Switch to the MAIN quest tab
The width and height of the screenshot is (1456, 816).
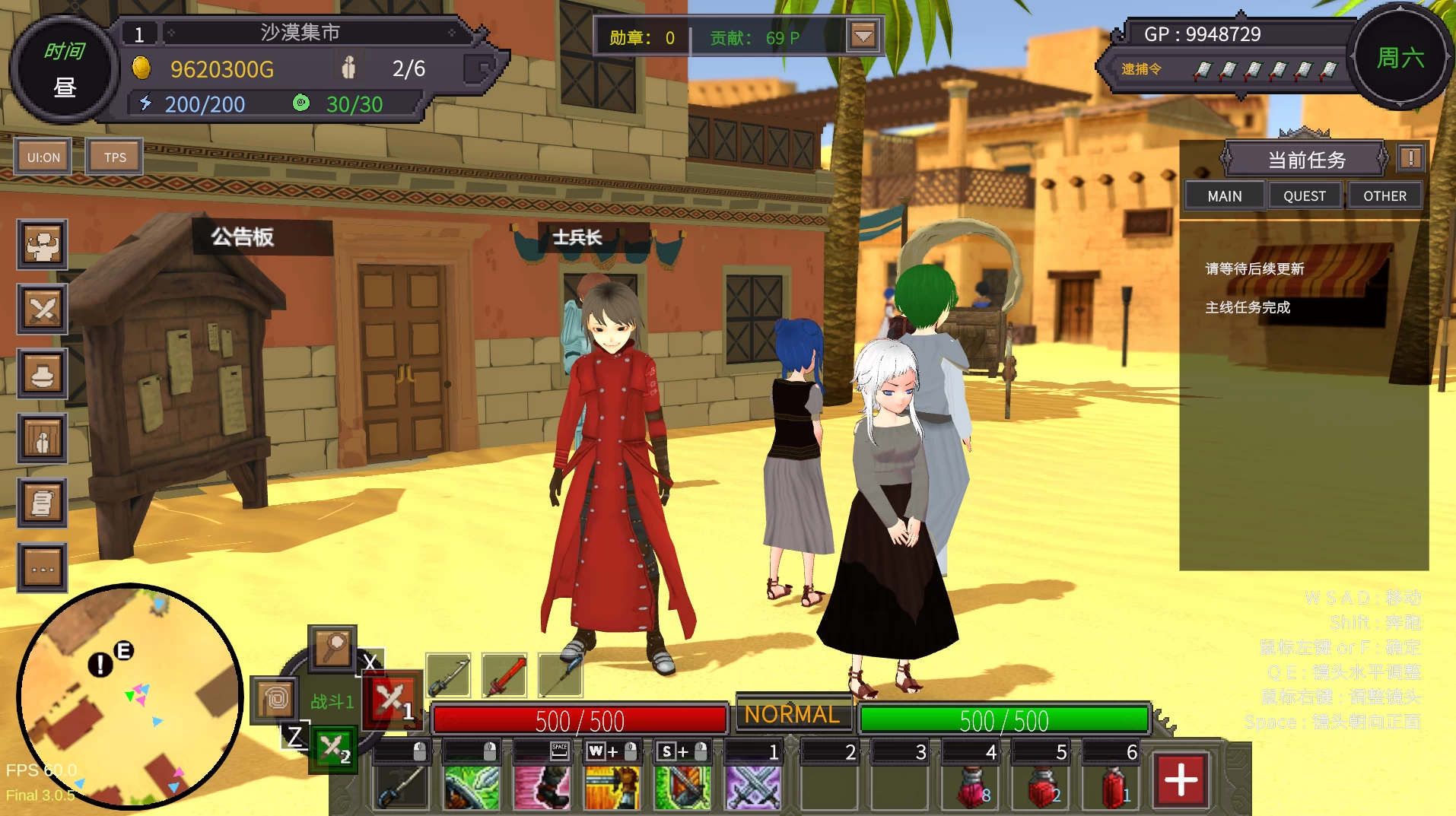1224,196
